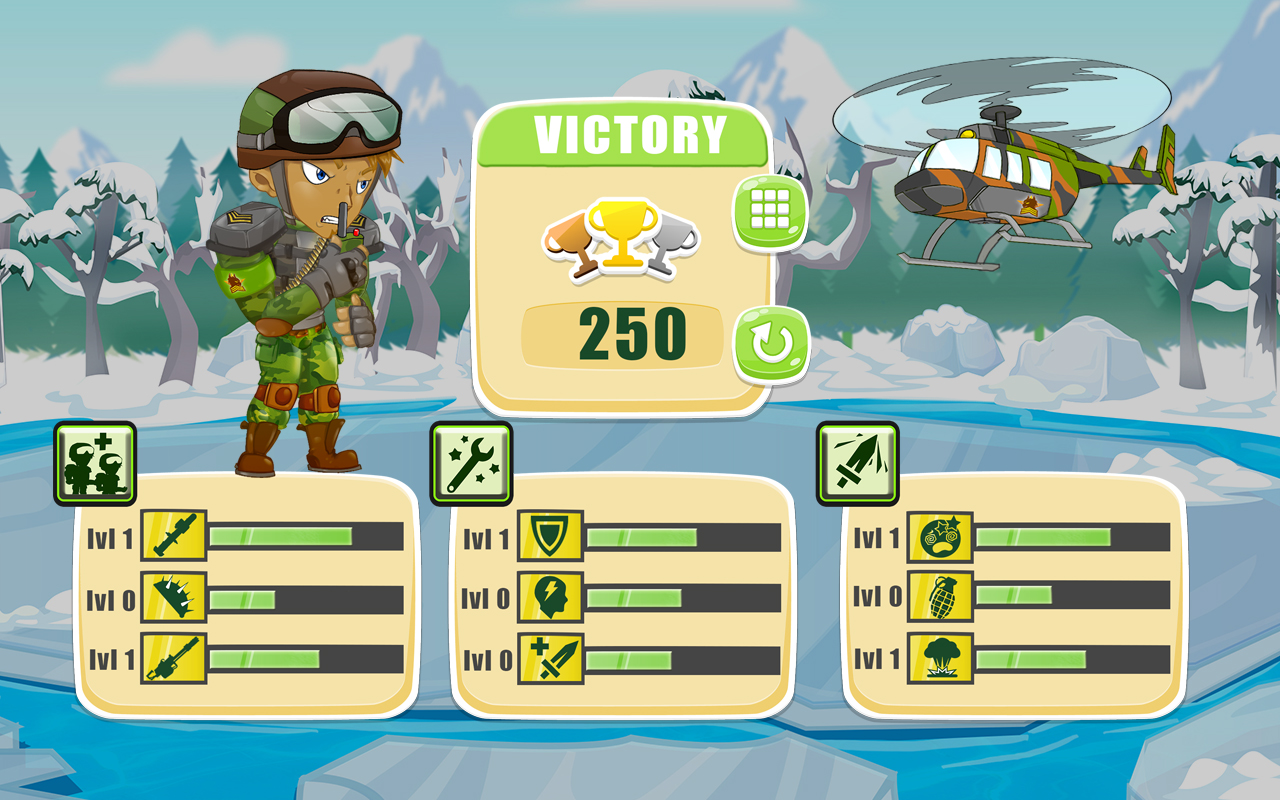Select the bazooka upgrade icon

point(175,536)
